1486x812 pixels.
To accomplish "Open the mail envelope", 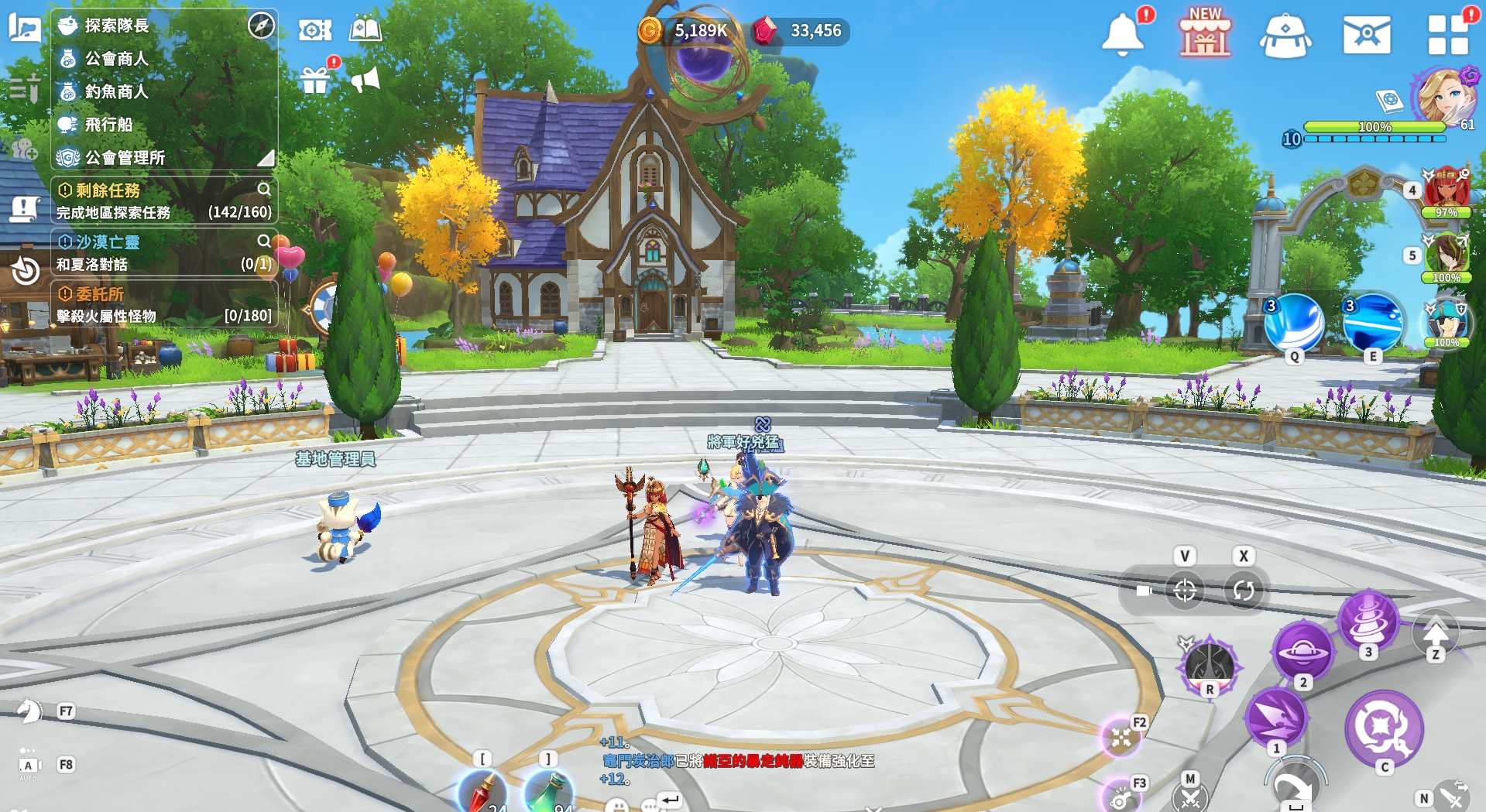I will (x=1367, y=35).
